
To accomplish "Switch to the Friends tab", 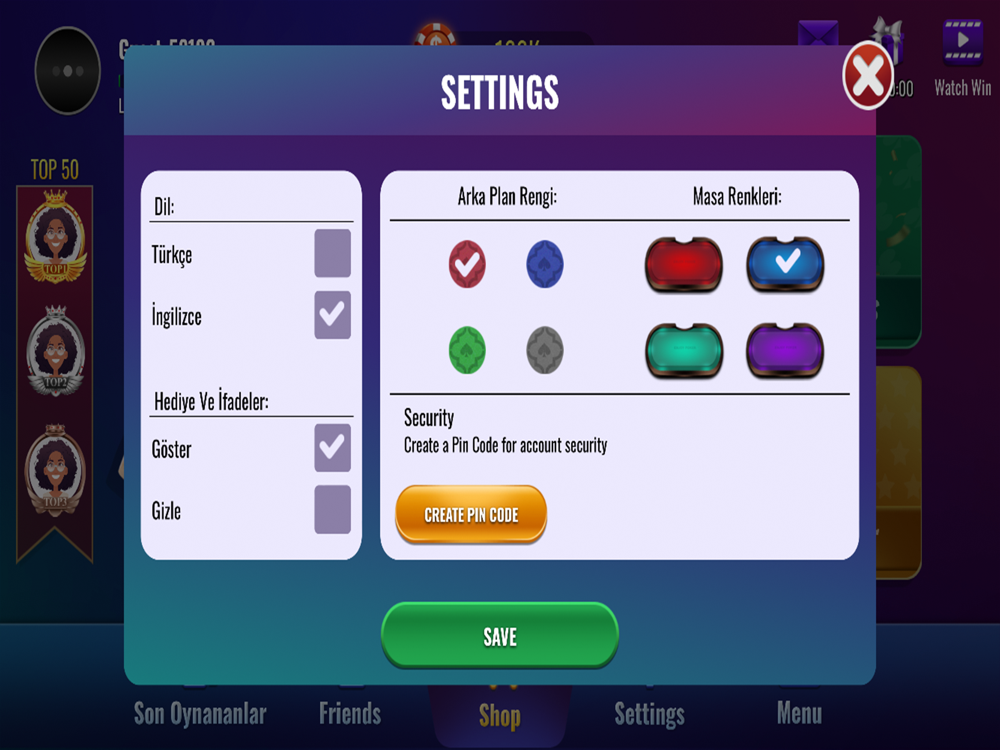I will click(350, 713).
